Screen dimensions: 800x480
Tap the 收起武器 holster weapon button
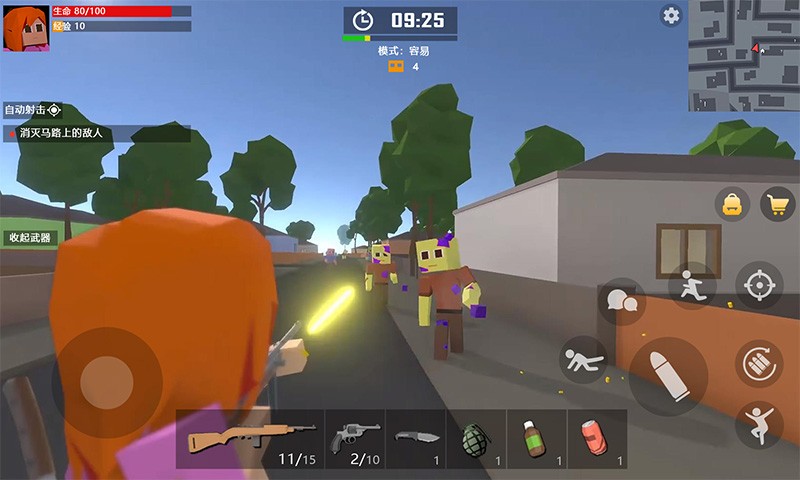point(29,238)
